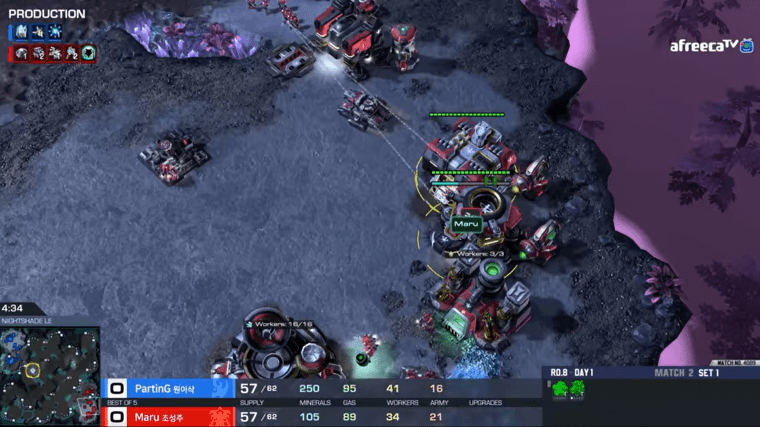Viewport: 760px width, 427px height.
Task: Select PartinG's blue player name bar
Action: (170, 387)
